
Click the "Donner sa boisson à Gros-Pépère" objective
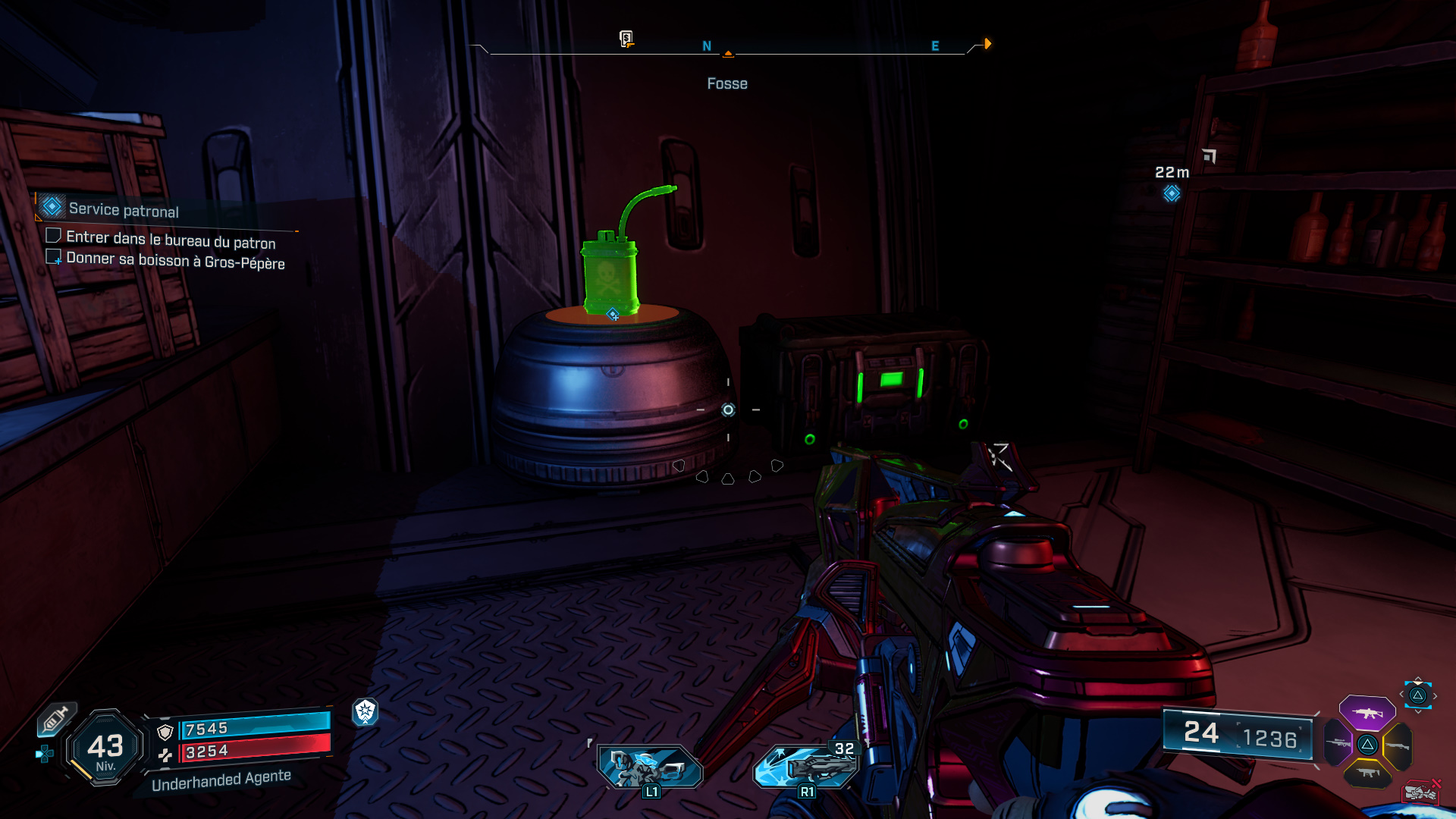(x=175, y=261)
